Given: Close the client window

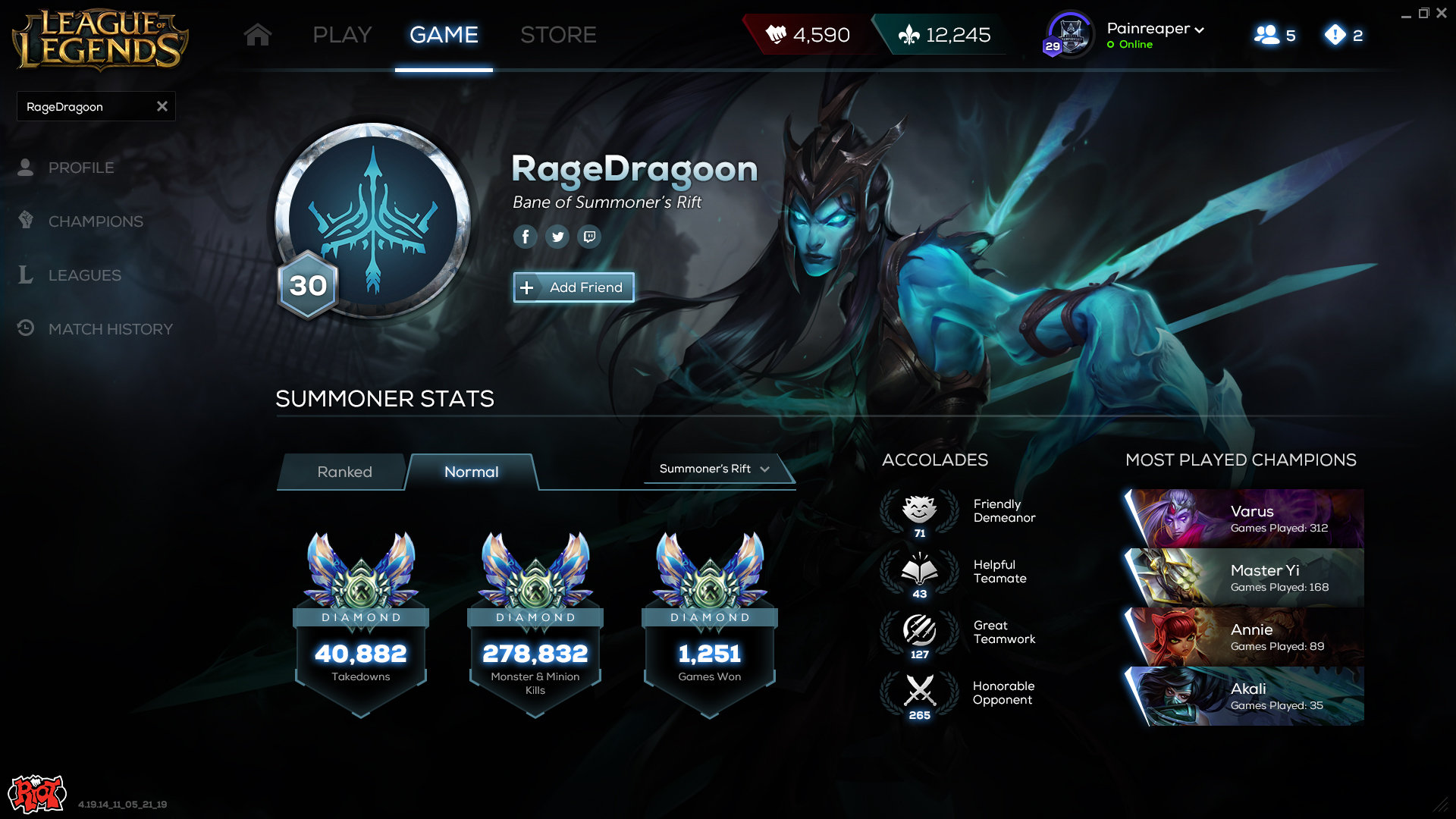Looking at the screenshot, I should [1442, 13].
